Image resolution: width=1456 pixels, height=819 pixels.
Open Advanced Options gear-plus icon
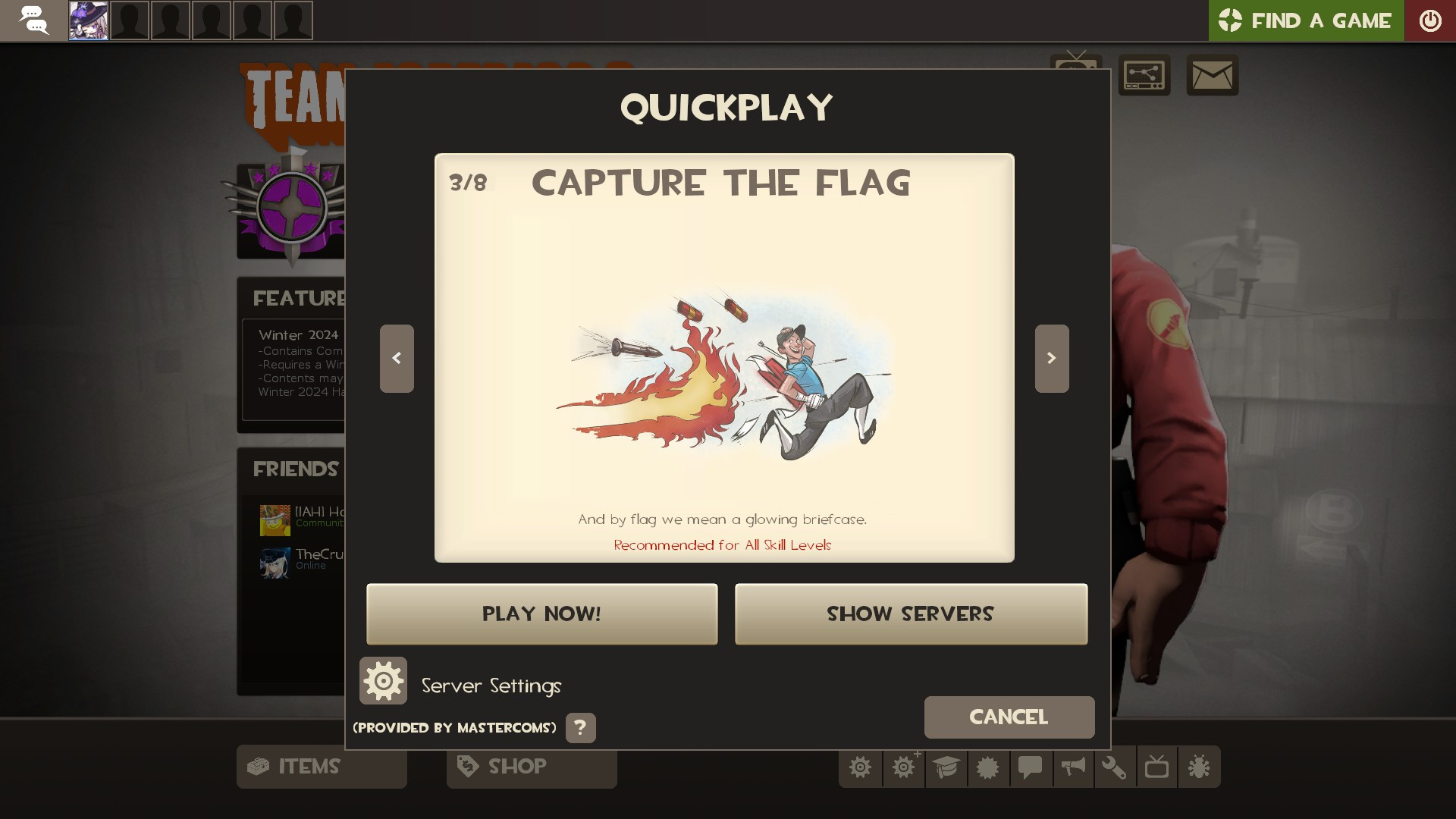[903, 767]
